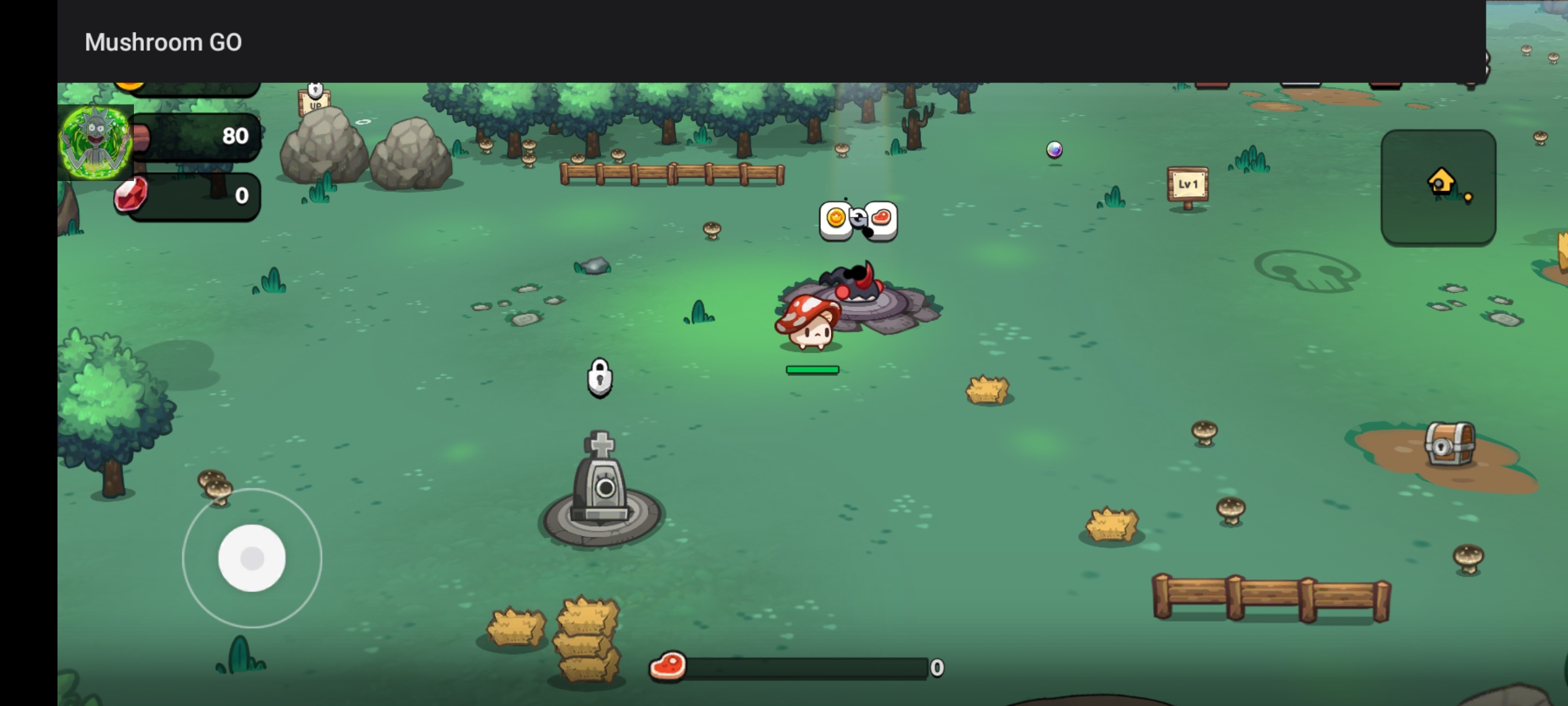The height and width of the screenshot is (706, 1568).
Task: Tap the red gem currency counter
Action: click(x=189, y=196)
